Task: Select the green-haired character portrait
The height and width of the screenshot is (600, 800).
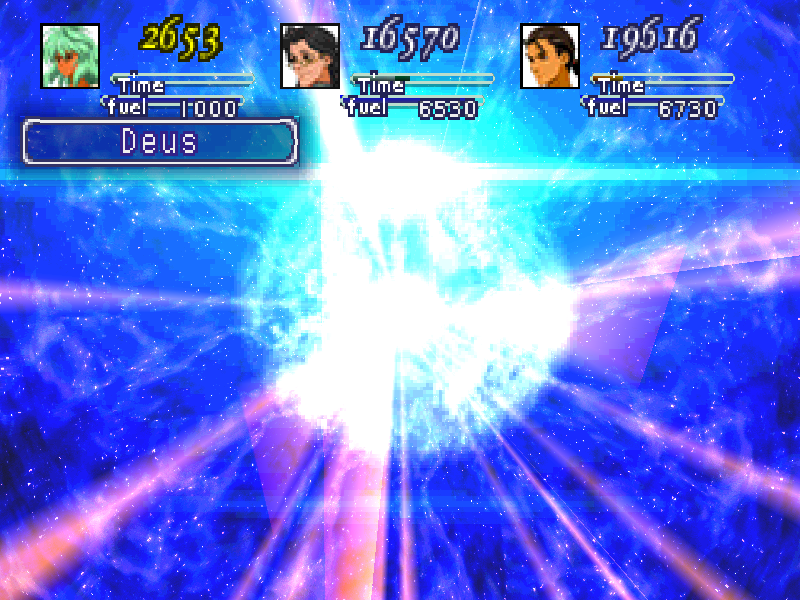Action: pos(70,55)
